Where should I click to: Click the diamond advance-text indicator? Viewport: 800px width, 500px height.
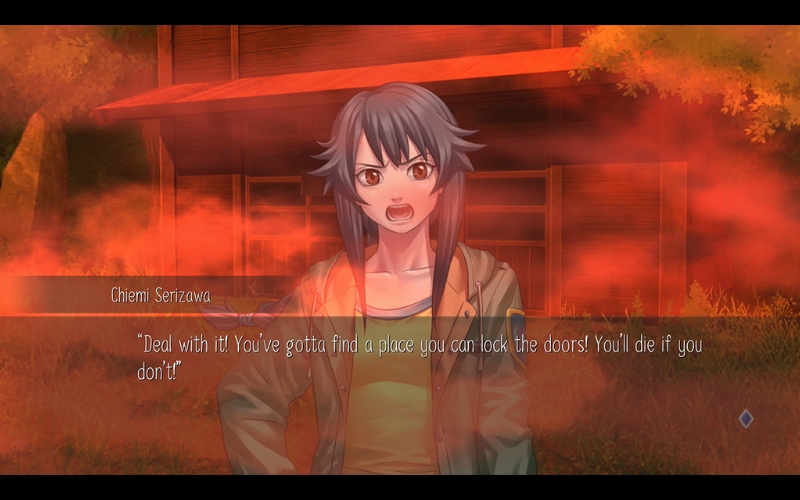pos(746,419)
